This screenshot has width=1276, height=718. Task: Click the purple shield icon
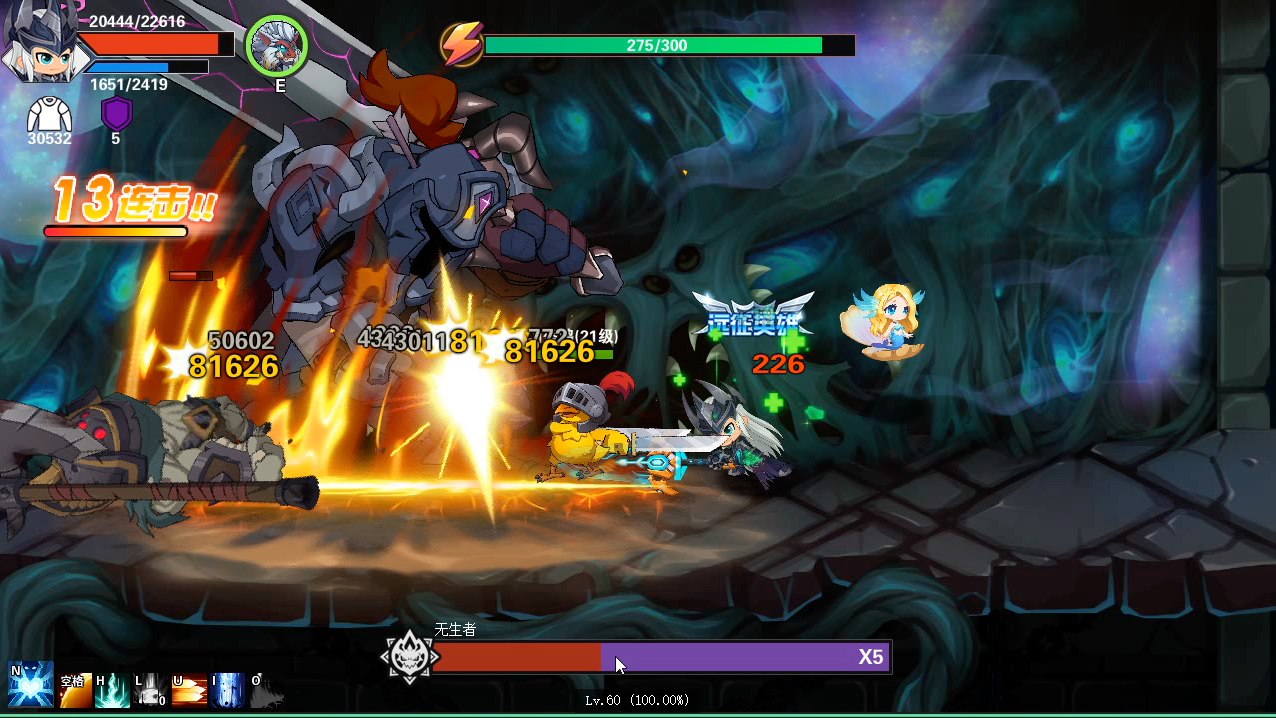point(116,113)
